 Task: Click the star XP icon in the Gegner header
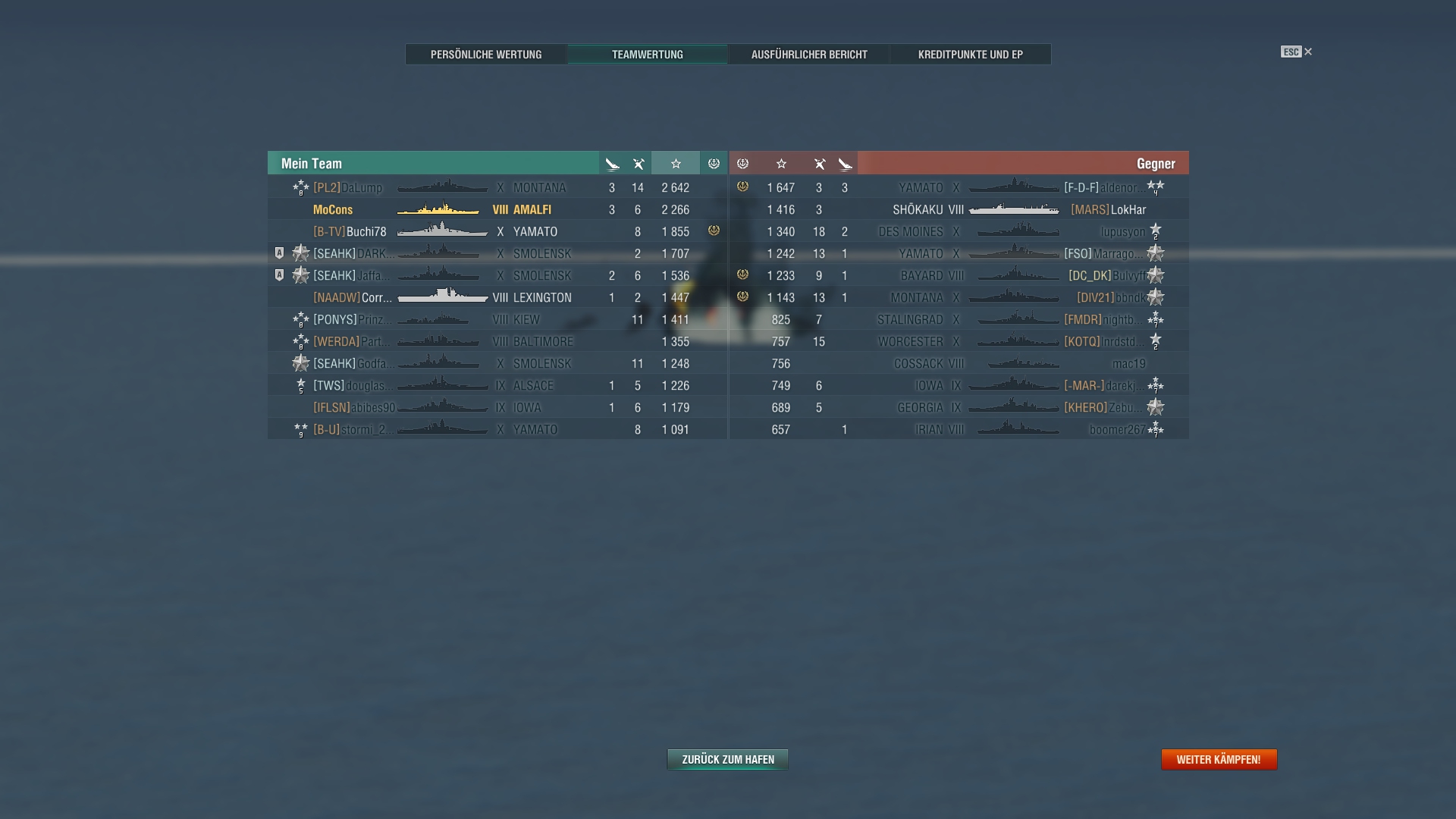[x=782, y=163]
